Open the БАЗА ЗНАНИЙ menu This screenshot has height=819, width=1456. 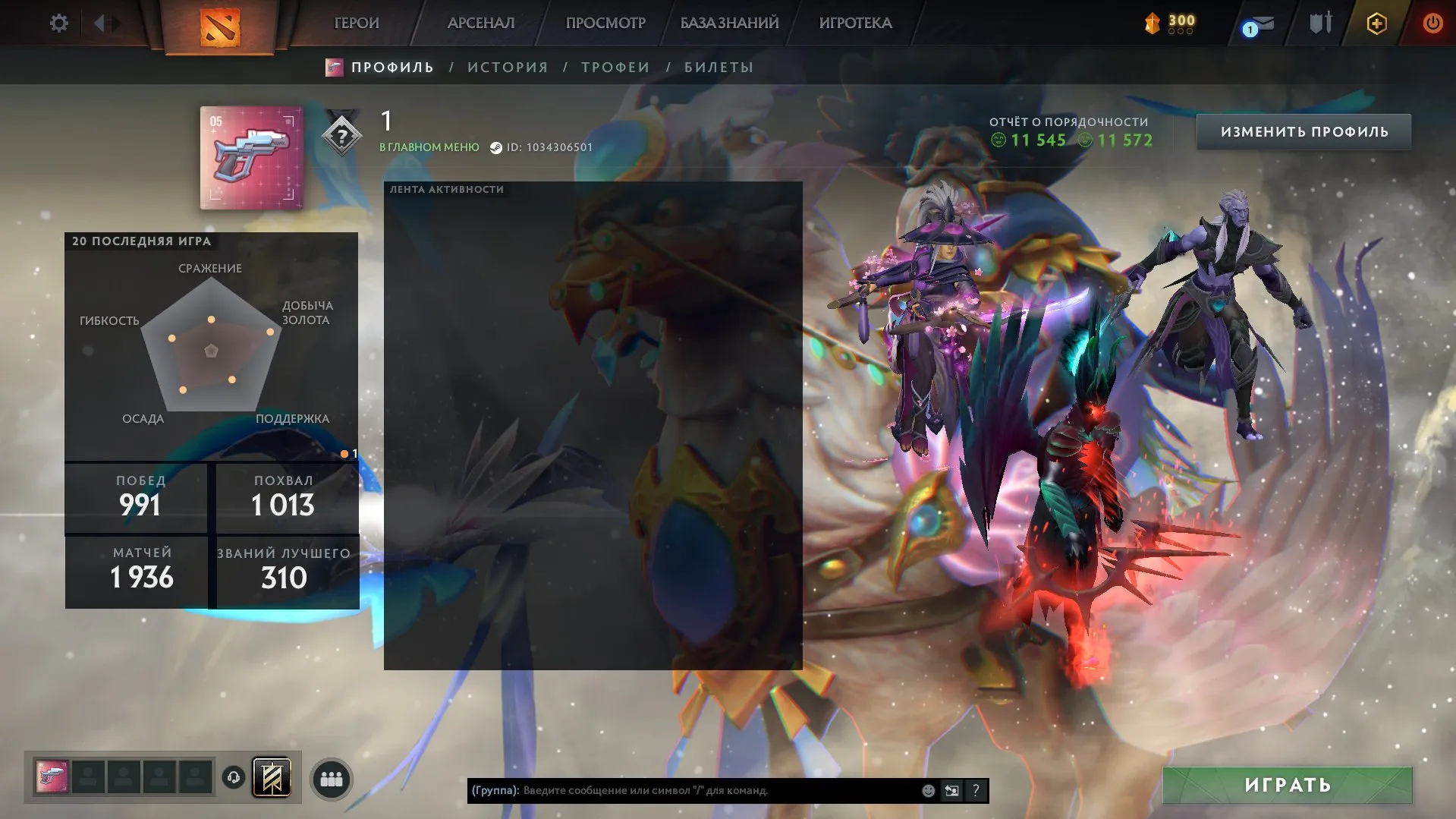(x=730, y=23)
